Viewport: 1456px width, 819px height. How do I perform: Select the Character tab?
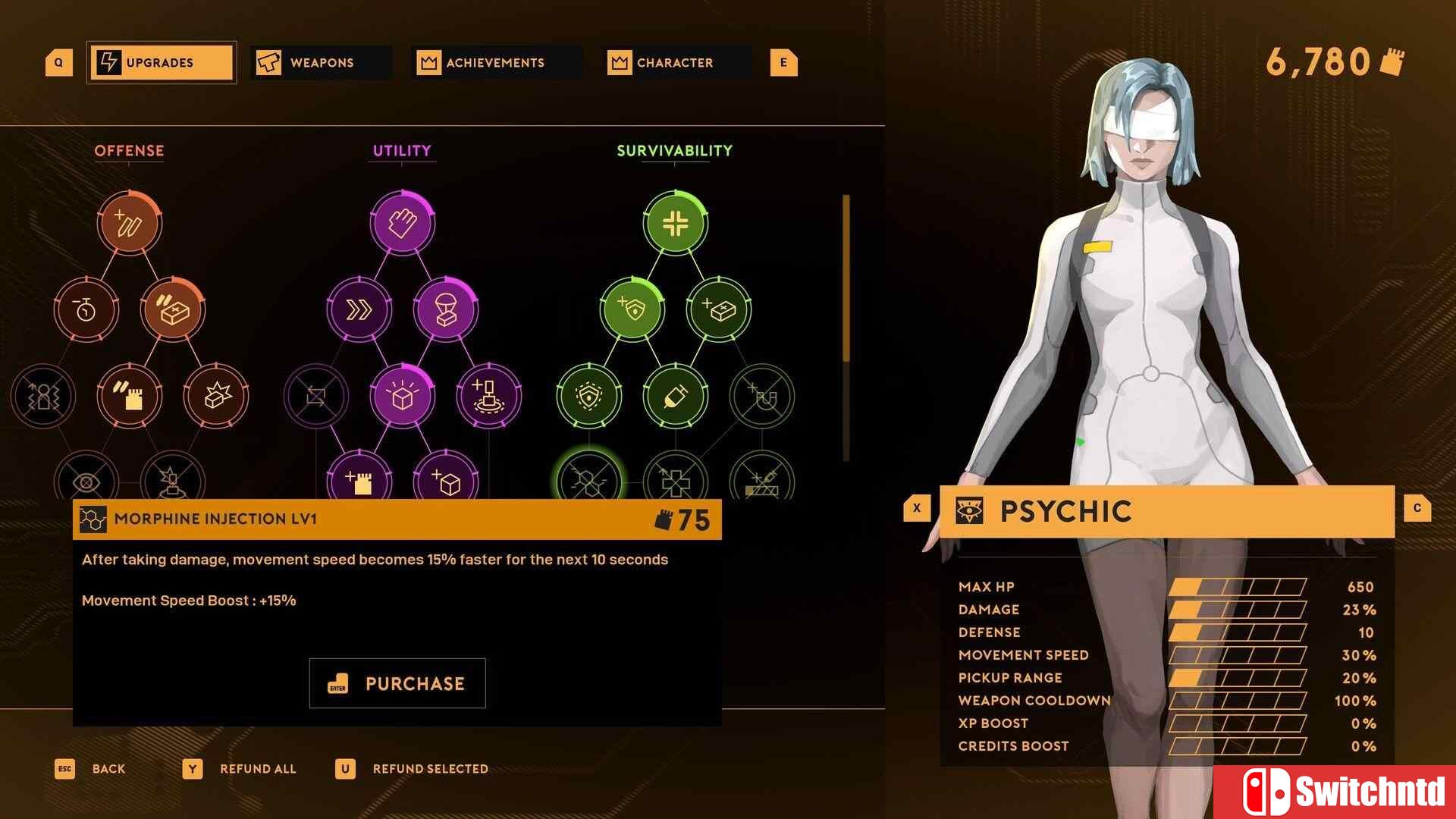tap(675, 63)
